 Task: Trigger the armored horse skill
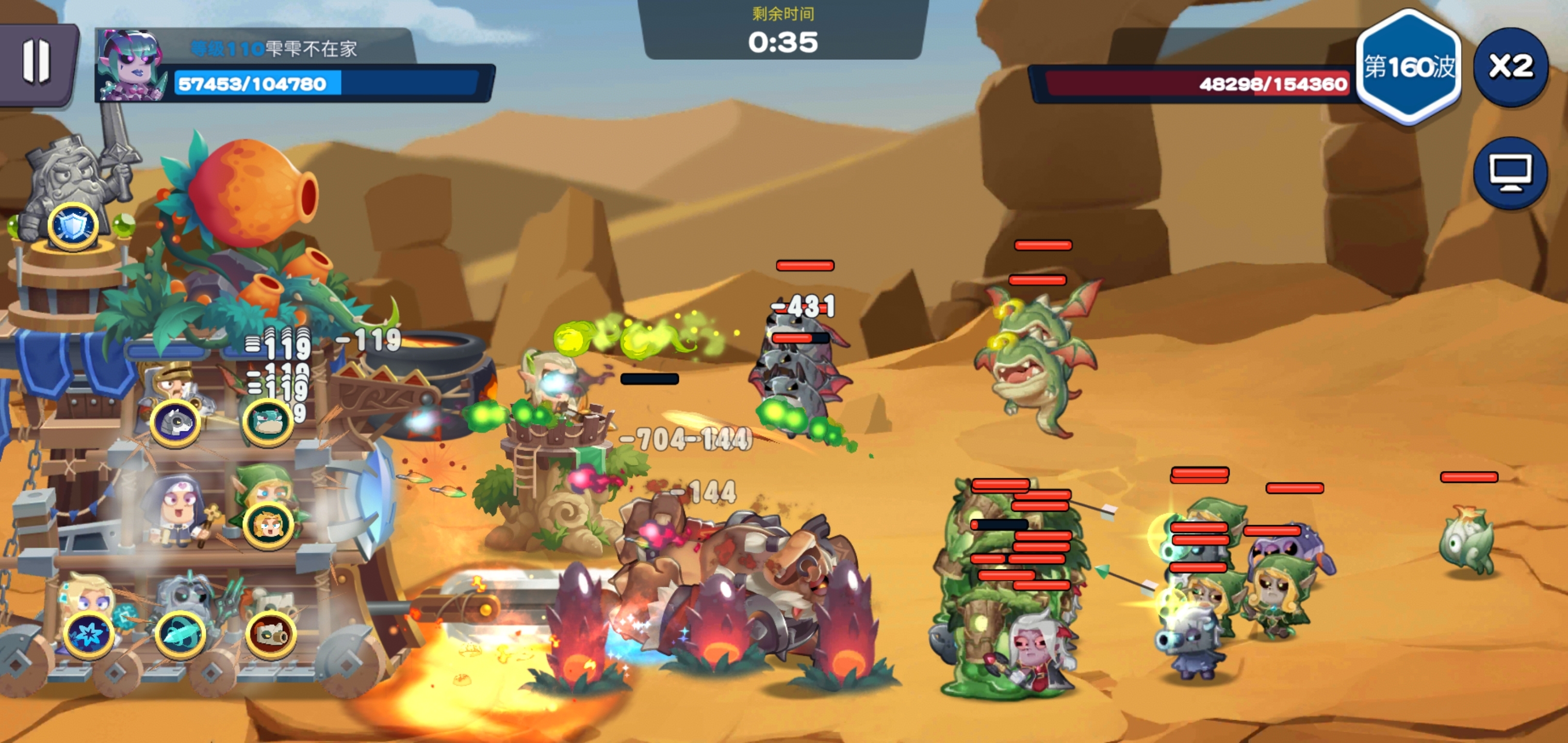(175, 421)
